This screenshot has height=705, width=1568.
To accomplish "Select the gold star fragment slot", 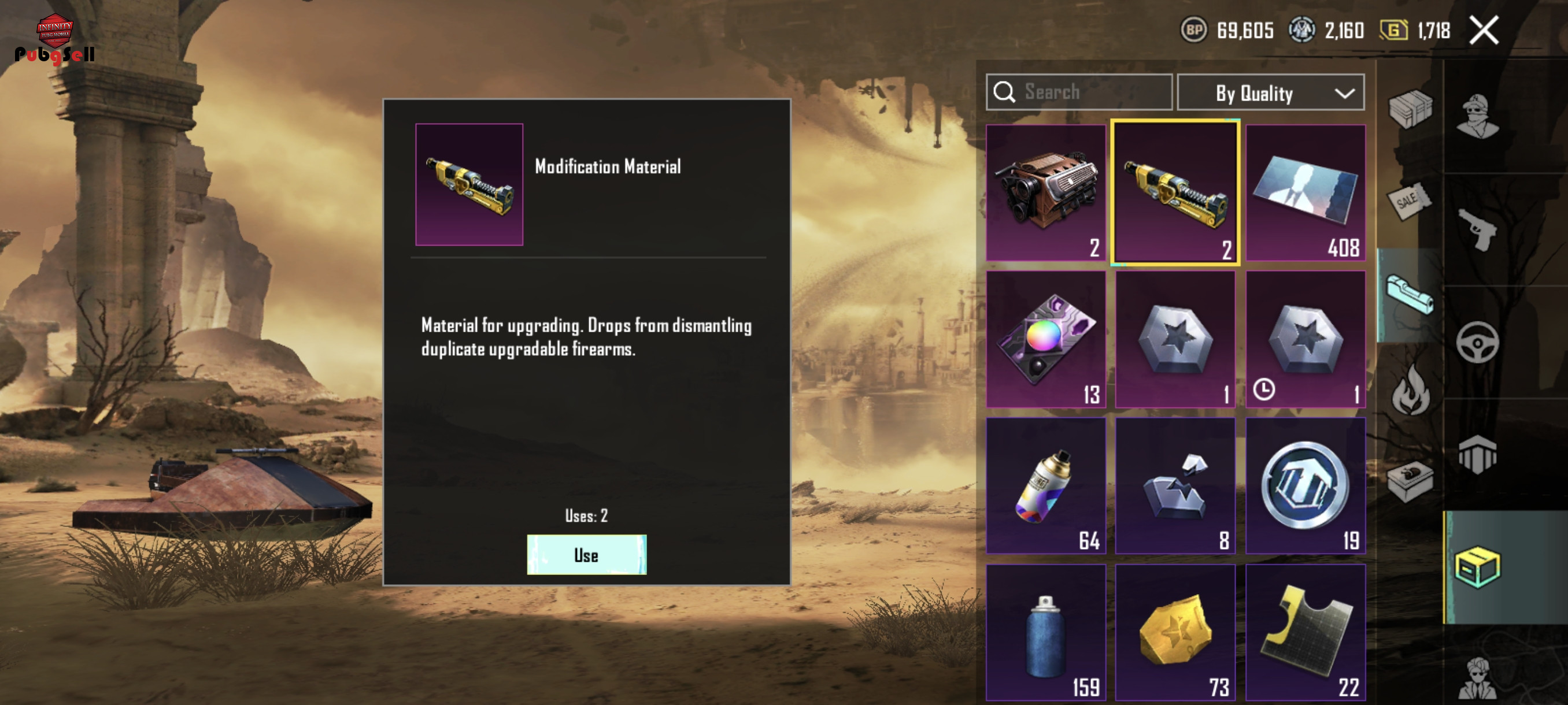I will (x=1175, y=633).
